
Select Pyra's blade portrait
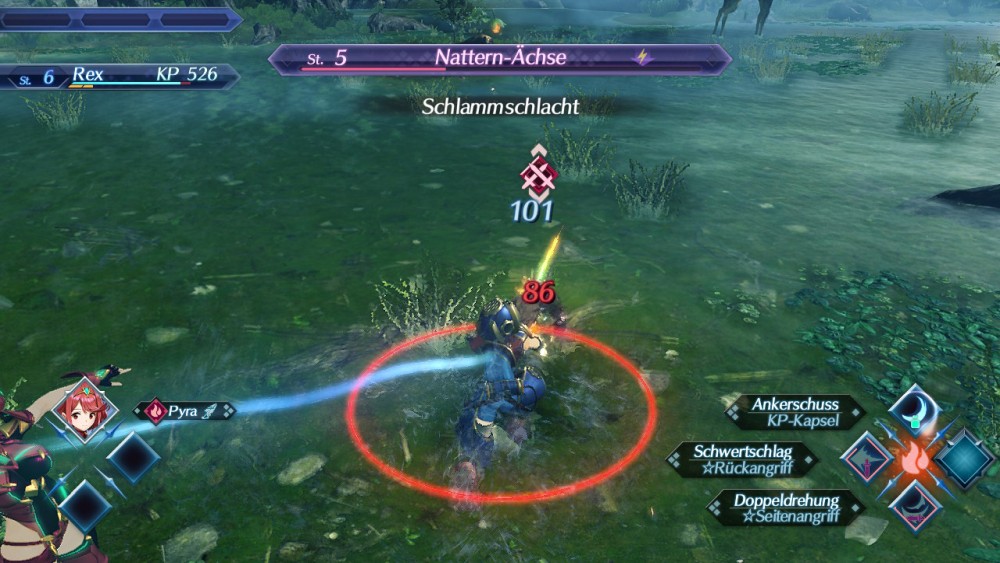click(x=85, y=409)
